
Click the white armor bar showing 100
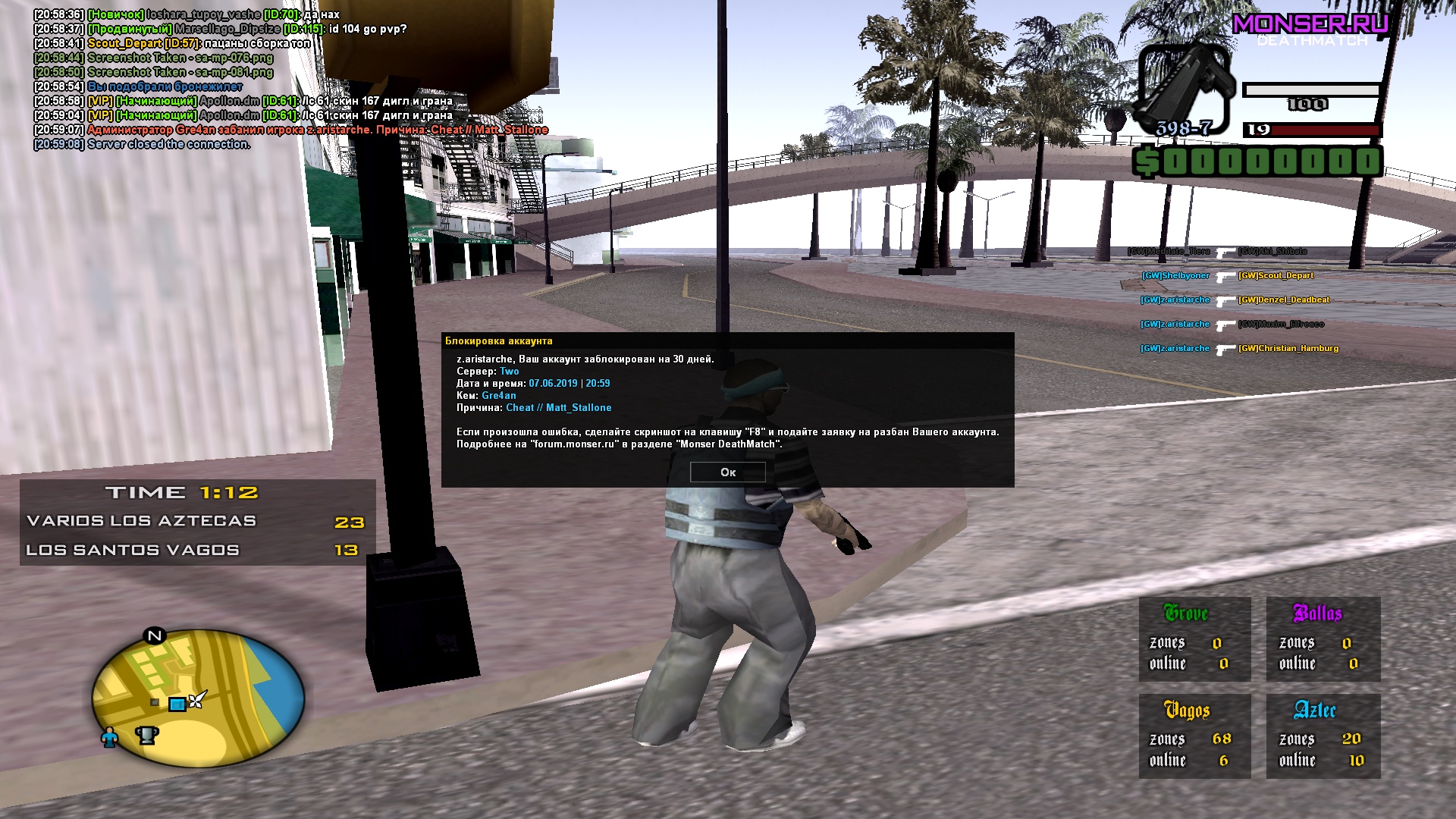(1312, 91)
